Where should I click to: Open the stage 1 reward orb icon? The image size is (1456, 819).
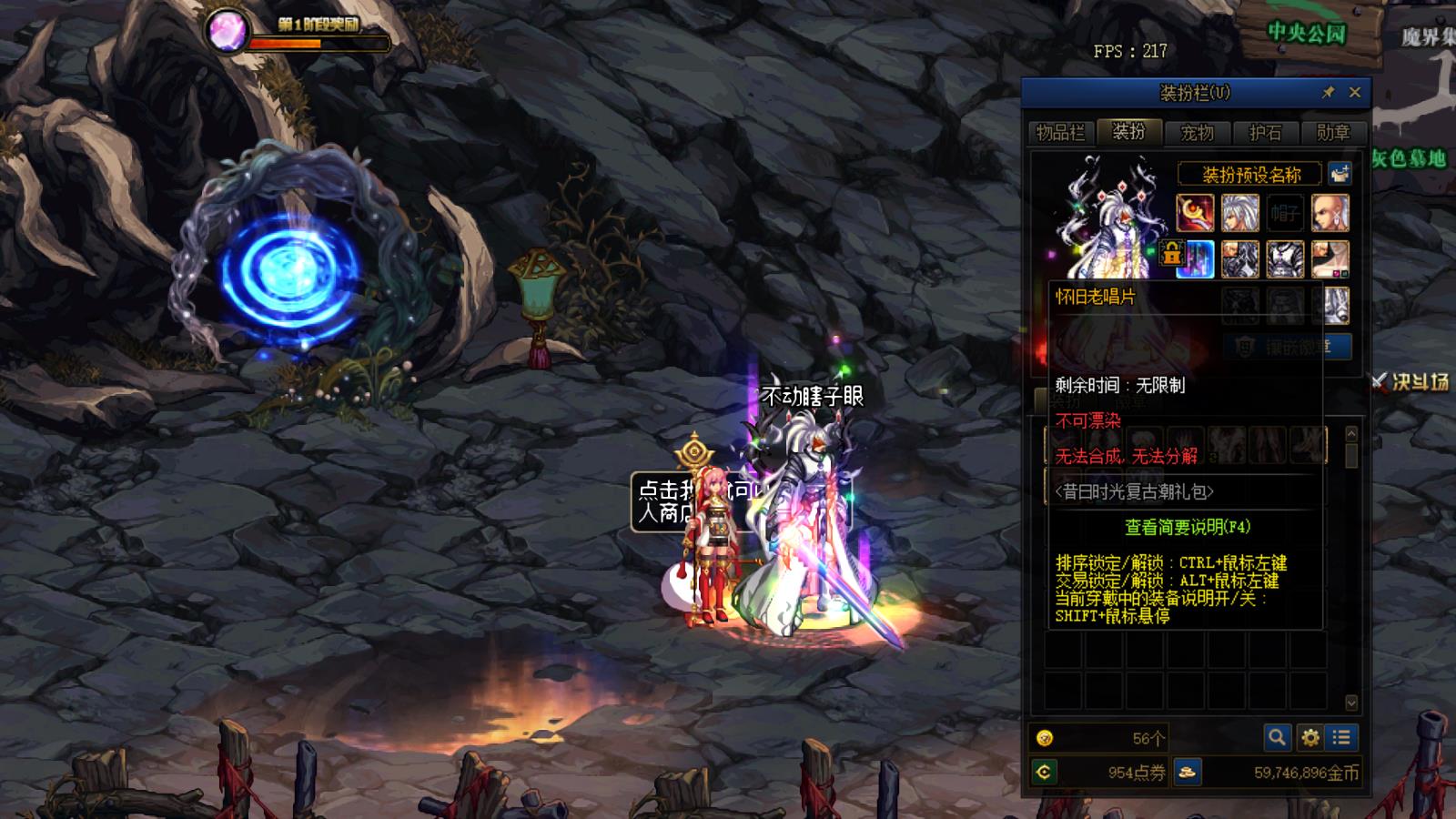[226, 31]
